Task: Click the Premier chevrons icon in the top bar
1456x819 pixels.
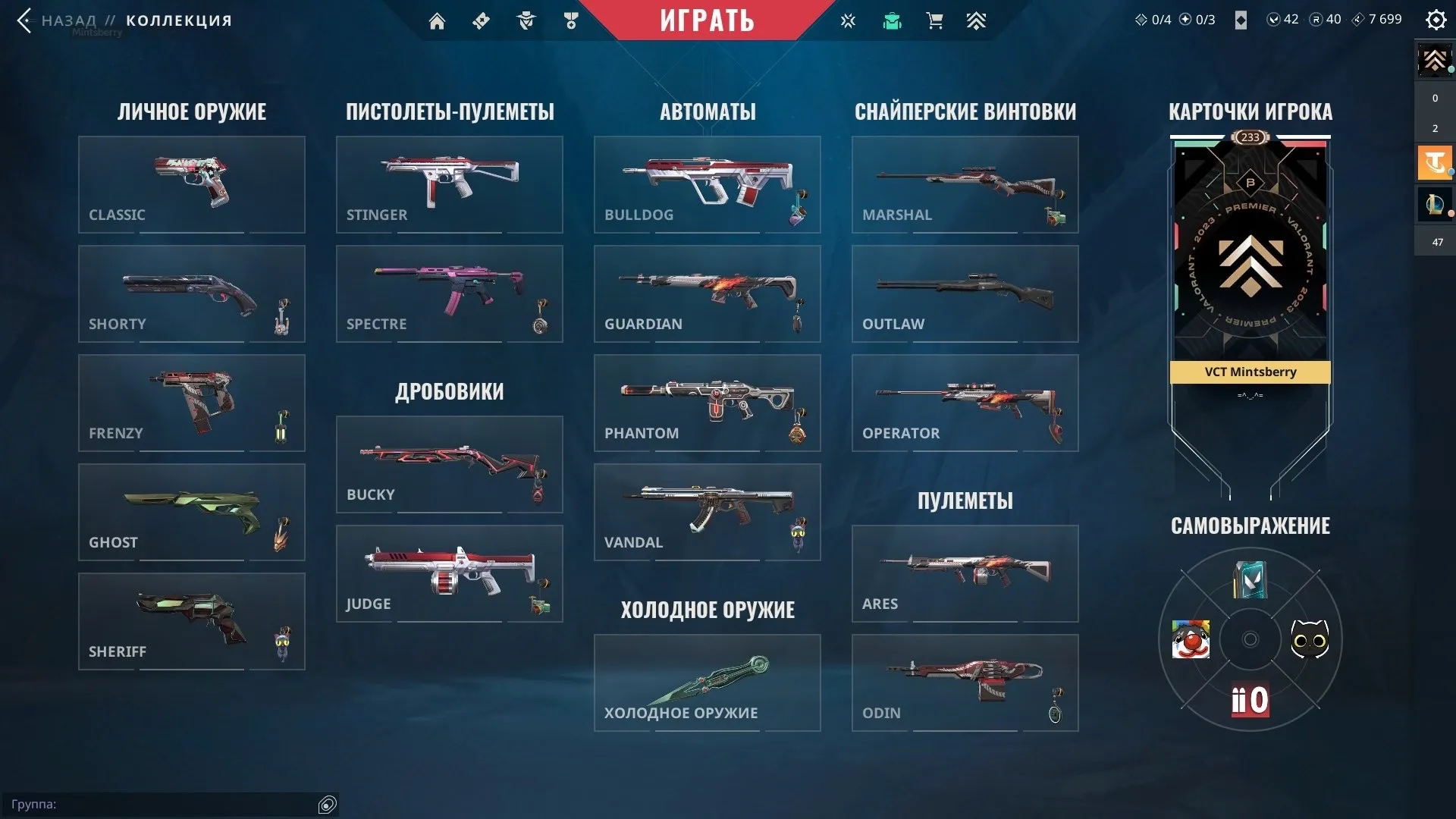Action: click(977, 20)
